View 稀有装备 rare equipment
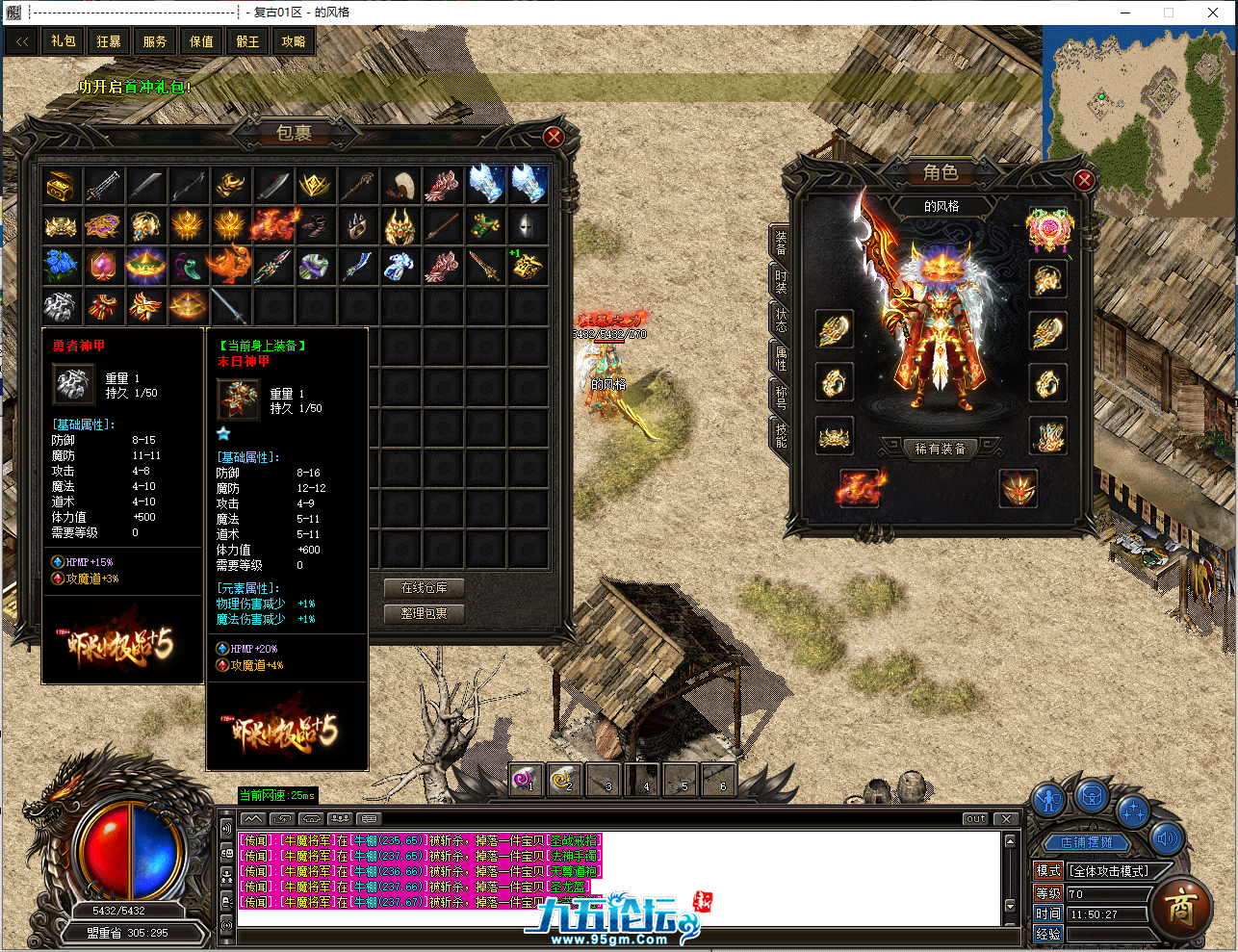 (x=940, y=449)
